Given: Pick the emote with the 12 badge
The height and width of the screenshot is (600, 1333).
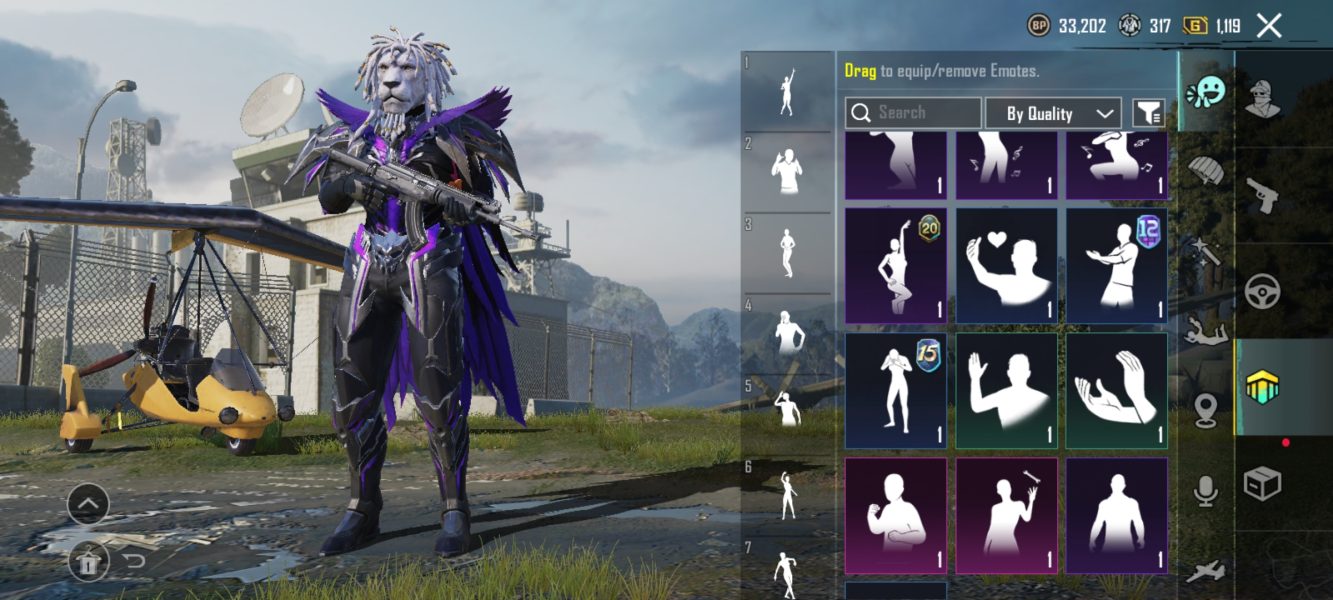Looking at the screenshot, I should pos(1116,266).
